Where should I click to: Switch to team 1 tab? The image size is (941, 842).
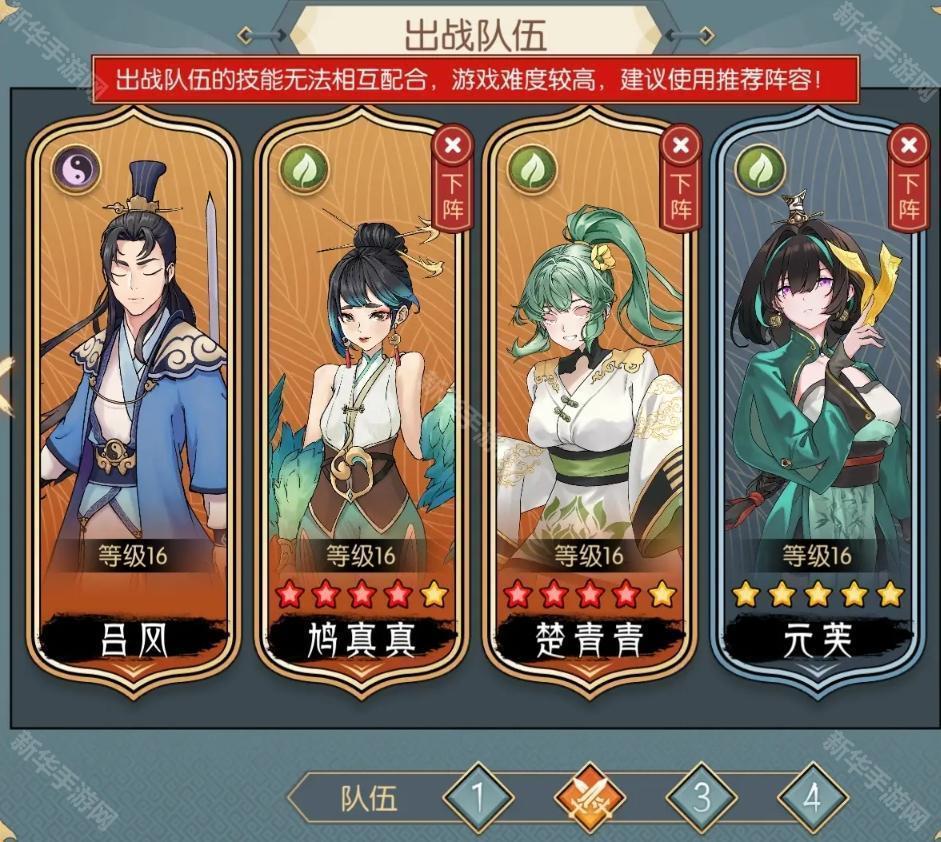(x=478, y=798)
